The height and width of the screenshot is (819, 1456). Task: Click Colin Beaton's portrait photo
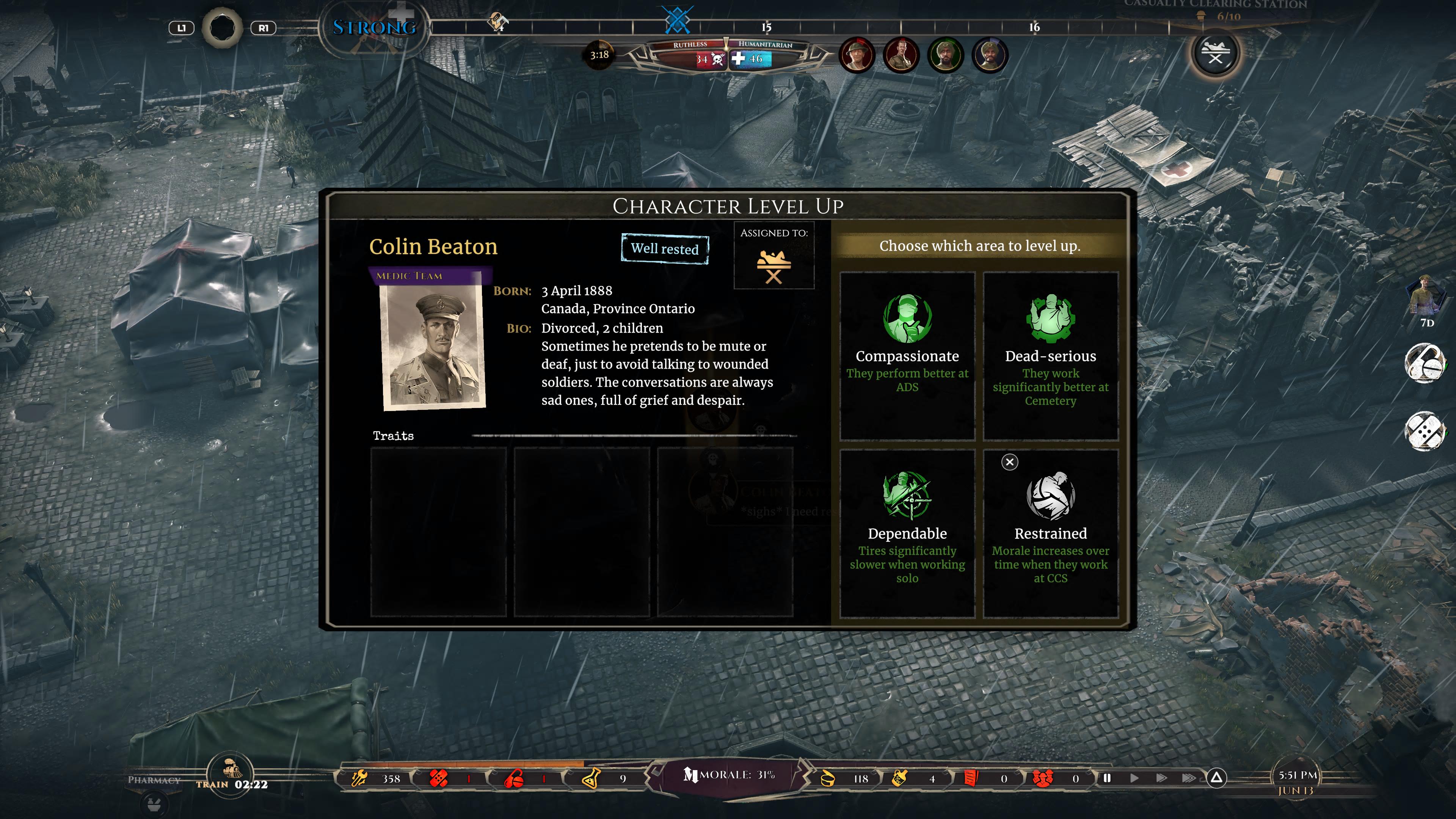(433, 346)
